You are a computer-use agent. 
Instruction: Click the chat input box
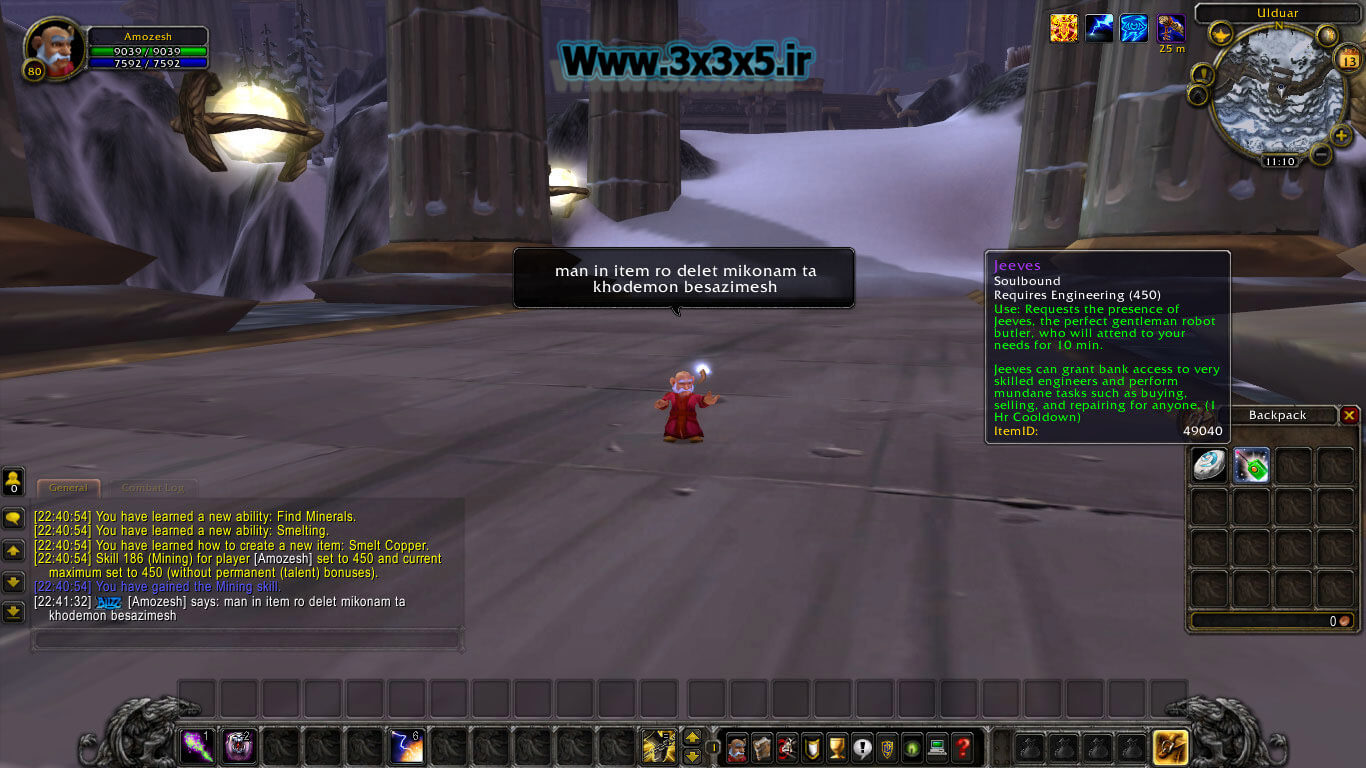246,639
